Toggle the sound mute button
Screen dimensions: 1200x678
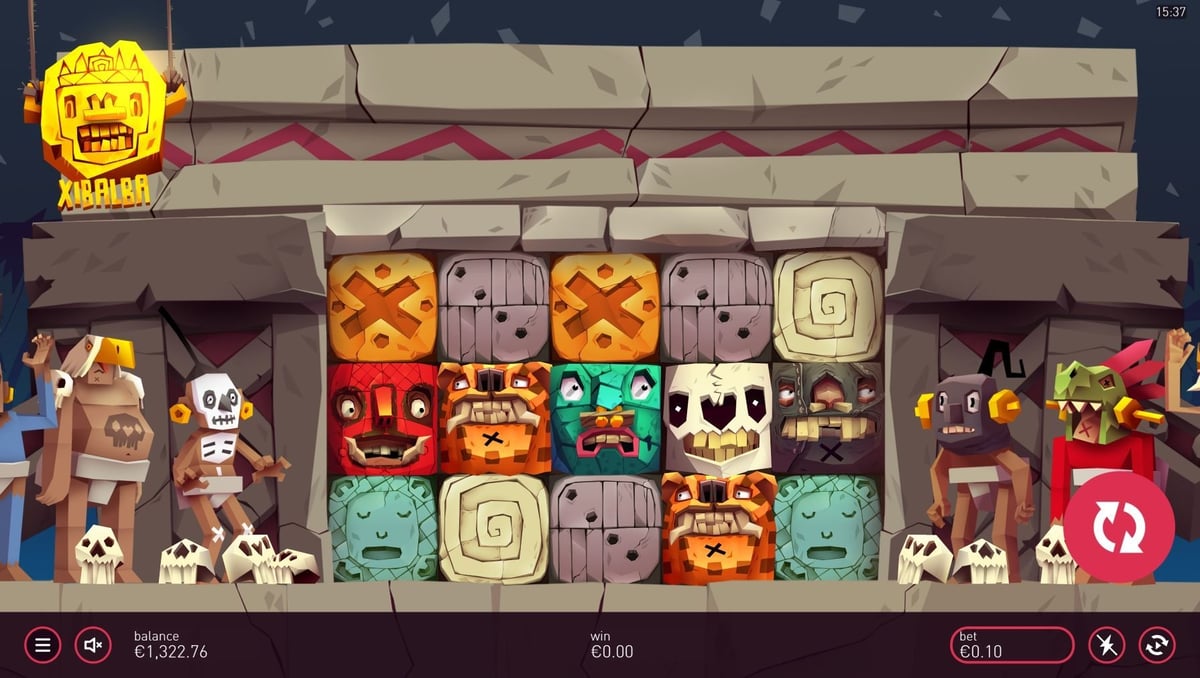(x=93, y=645)
